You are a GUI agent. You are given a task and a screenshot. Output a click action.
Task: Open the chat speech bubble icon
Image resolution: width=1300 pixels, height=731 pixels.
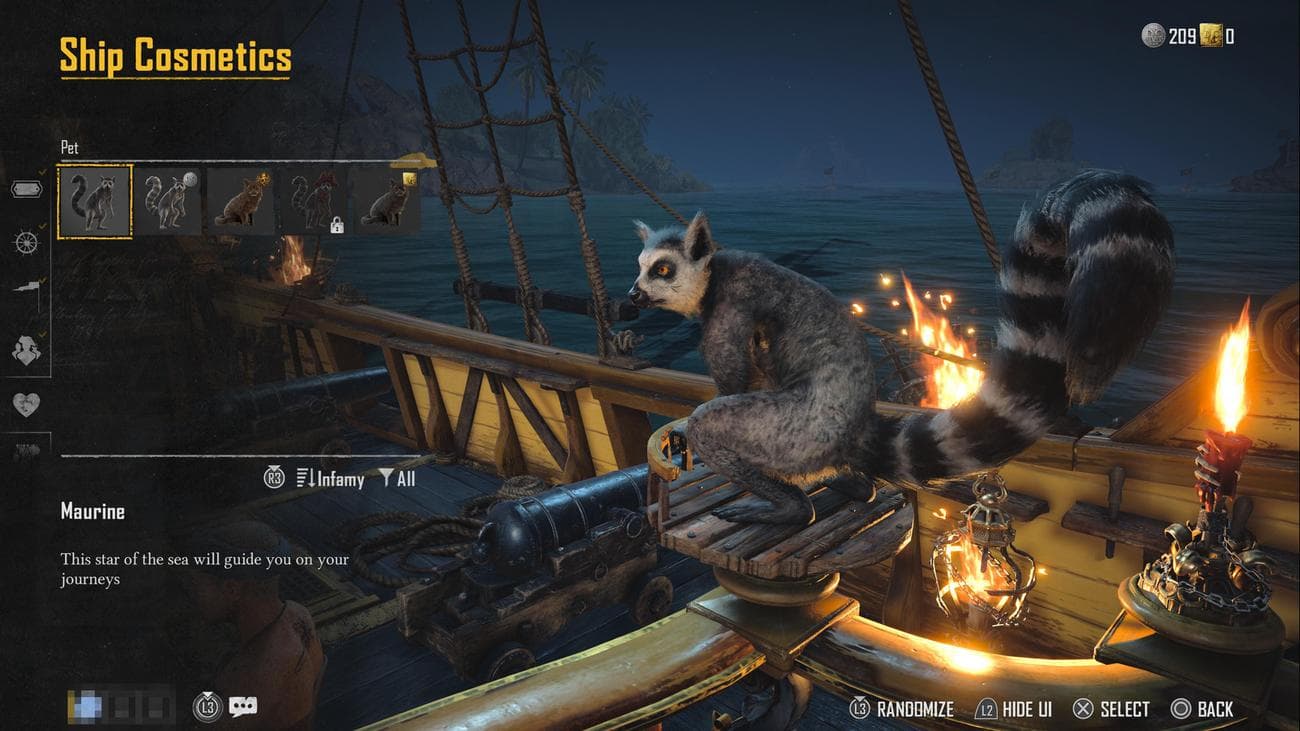click(242, 707)
